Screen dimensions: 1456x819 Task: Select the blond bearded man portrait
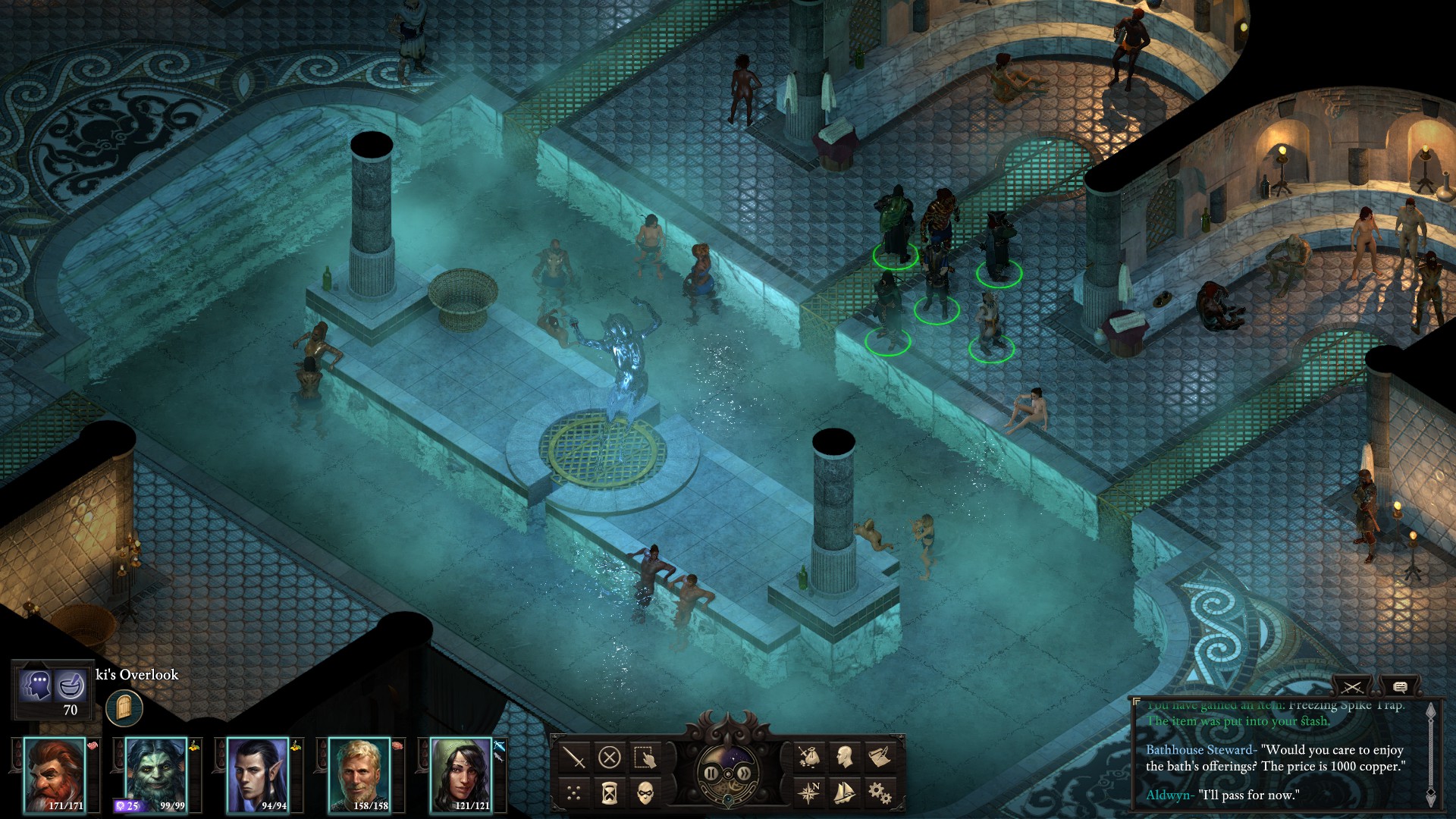tap(359, 773)
